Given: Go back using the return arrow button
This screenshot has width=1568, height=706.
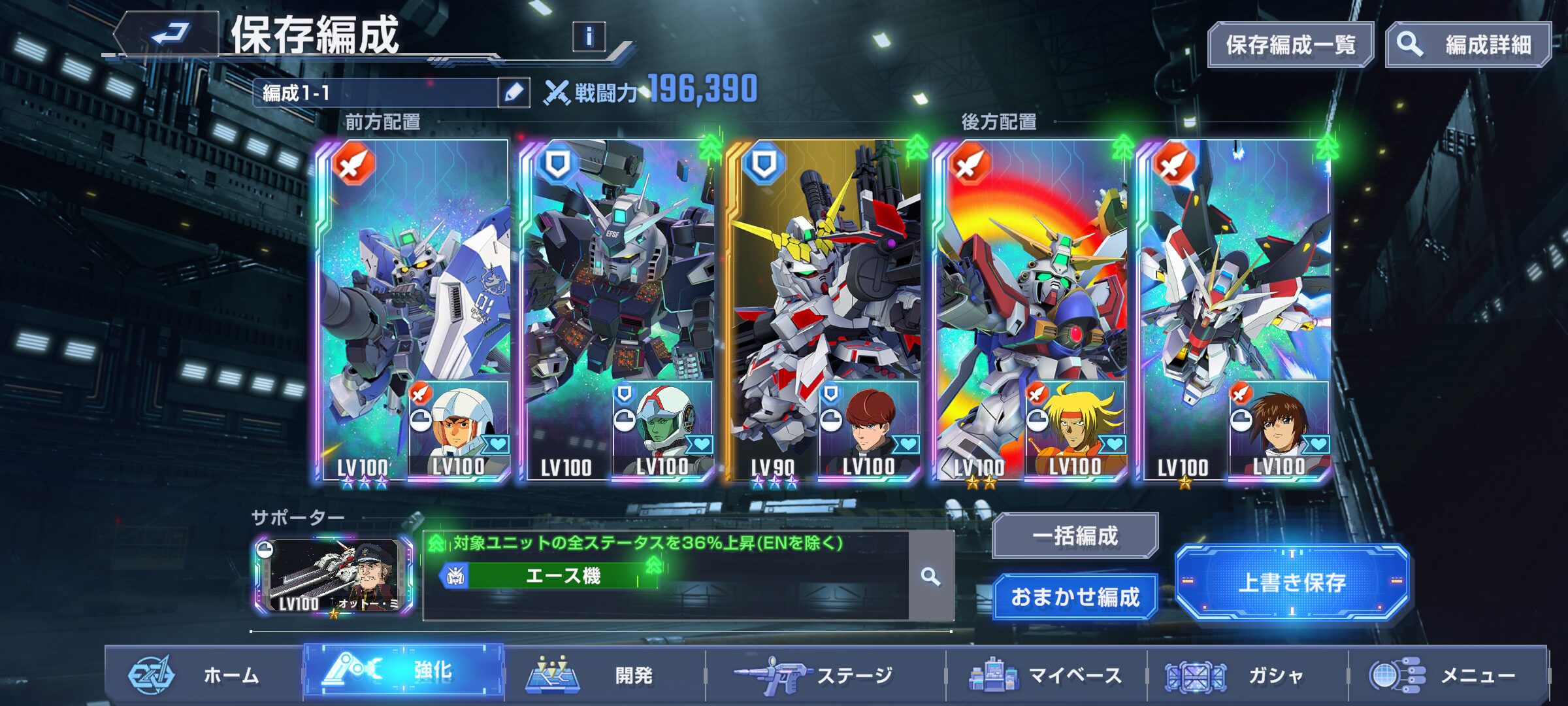Looking at the screenshot, I should click(170, 34).
